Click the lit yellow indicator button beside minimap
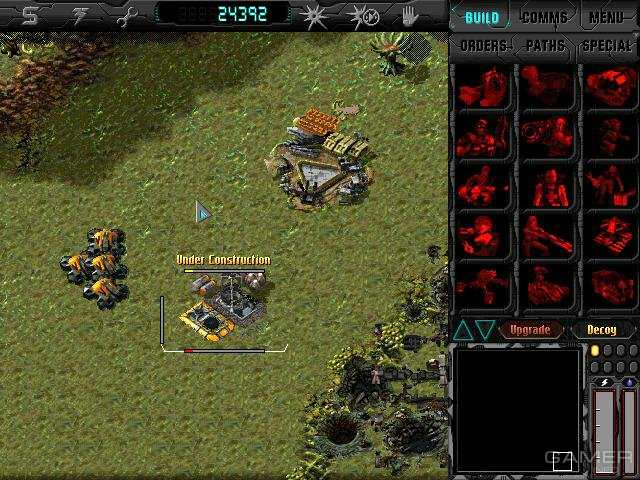Viewport: 640px width, 480px height. pyautogui.click(x=594, y=351)
